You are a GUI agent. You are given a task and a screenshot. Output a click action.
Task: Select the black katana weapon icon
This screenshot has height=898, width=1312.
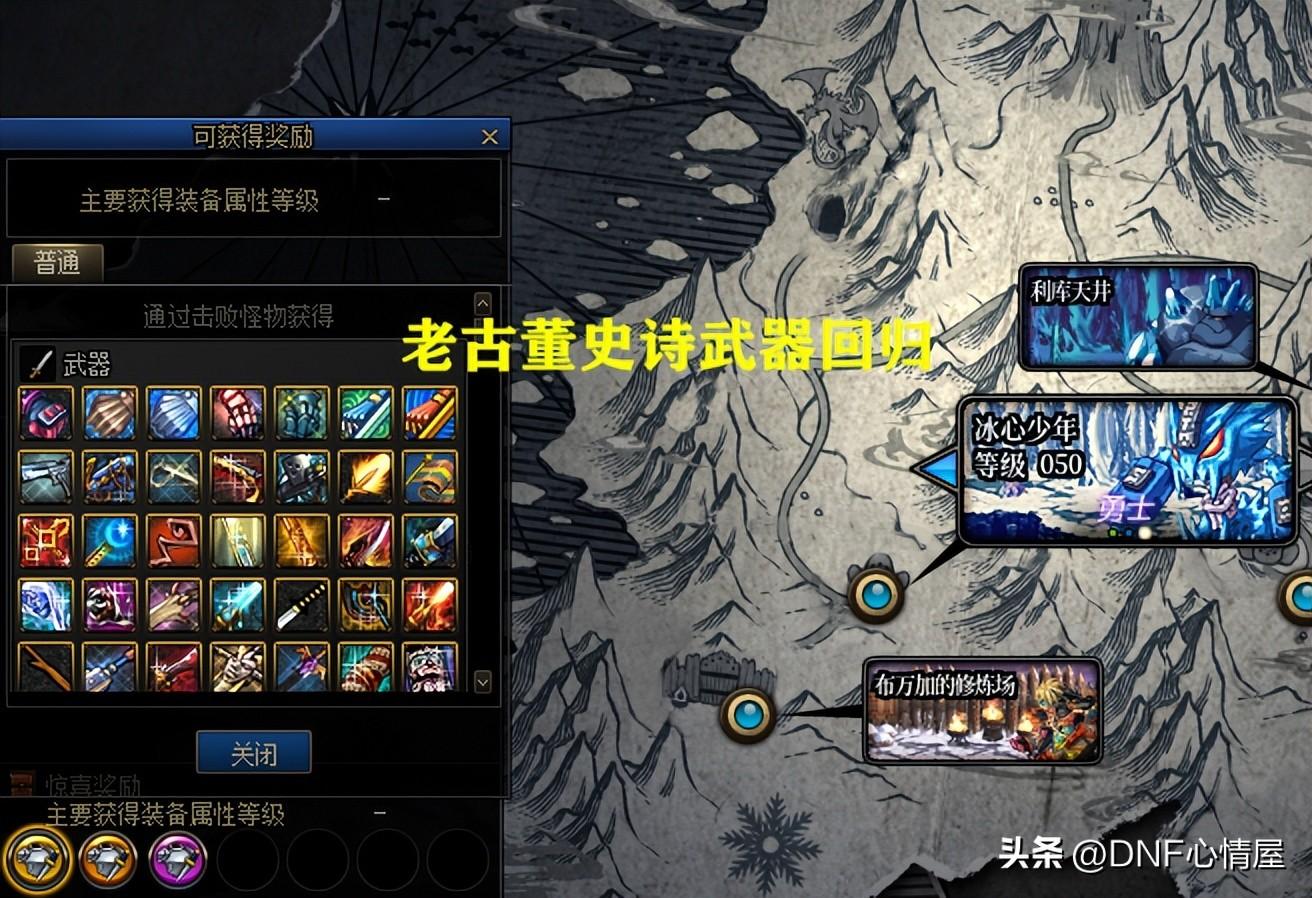tap(301, 605)
